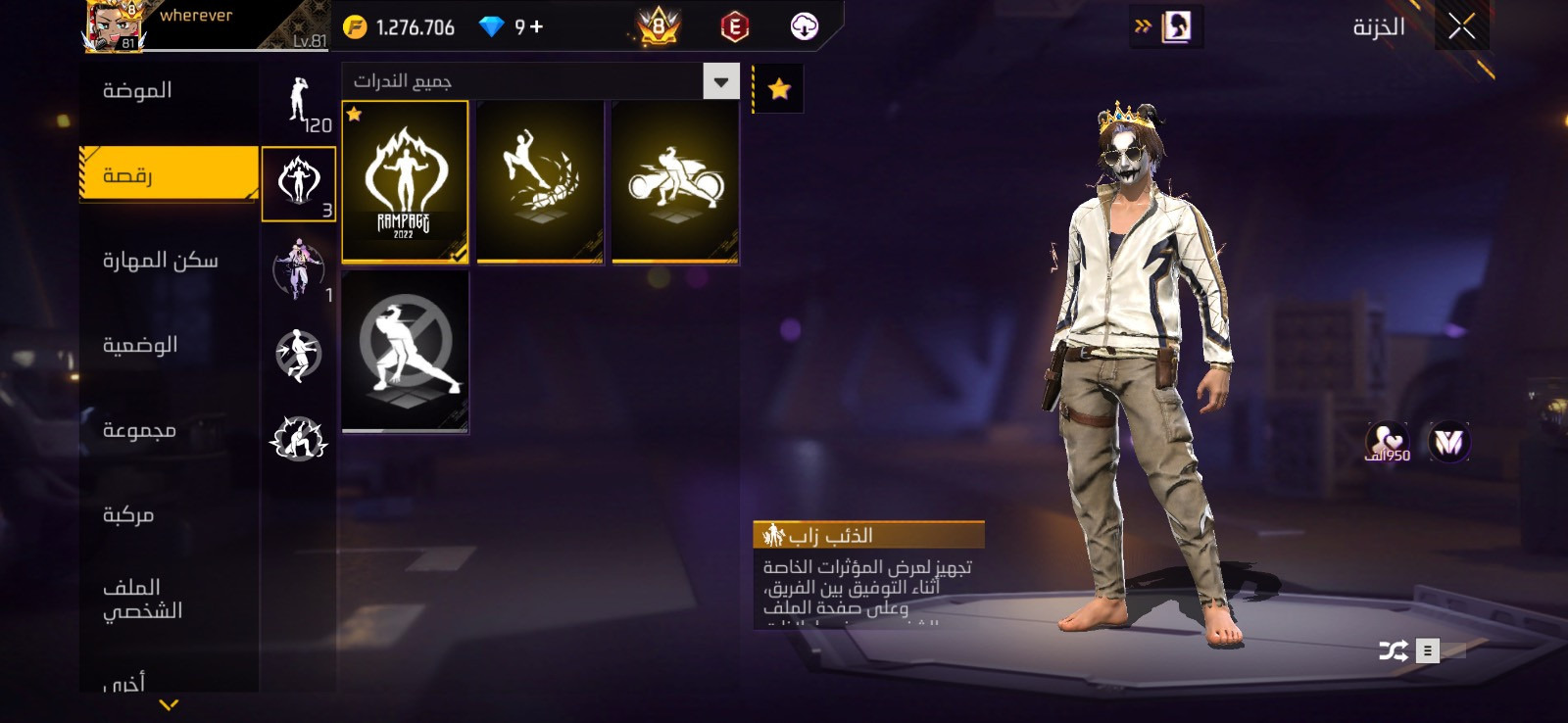Choose the kicking-scorpion emote card
This screenshot has height=723, width=1568.
540,182
